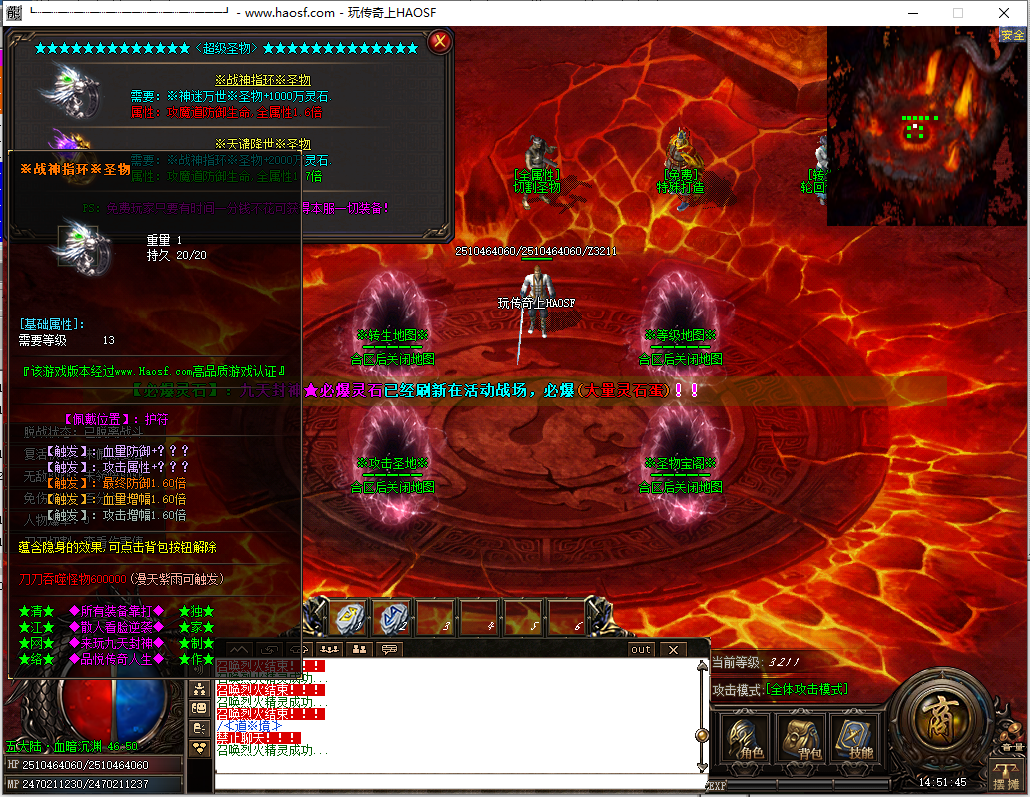The width and height of the screenshot is (1030, 797).
Task: Close the game window from the title bar
Action: tap(1004, 13)
